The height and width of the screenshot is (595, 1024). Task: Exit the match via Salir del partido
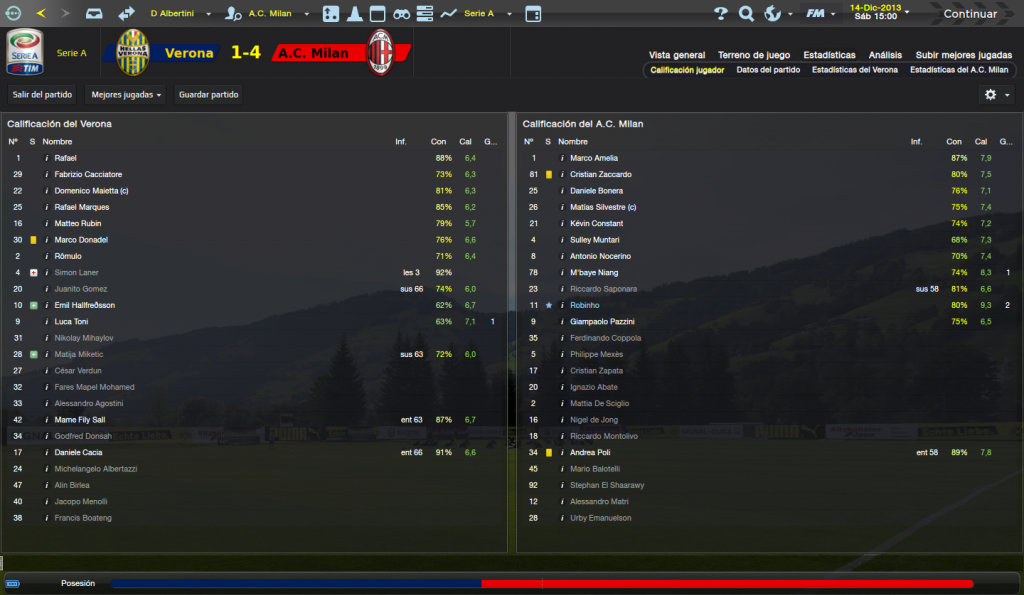(42, 95)
